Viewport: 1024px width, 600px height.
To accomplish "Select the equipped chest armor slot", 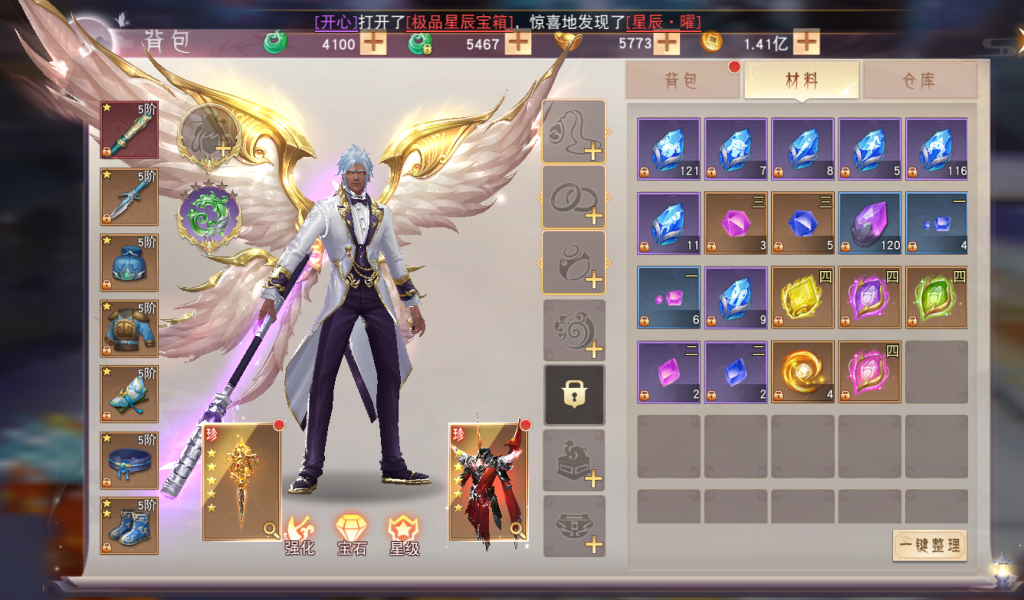I will [129, 327].
